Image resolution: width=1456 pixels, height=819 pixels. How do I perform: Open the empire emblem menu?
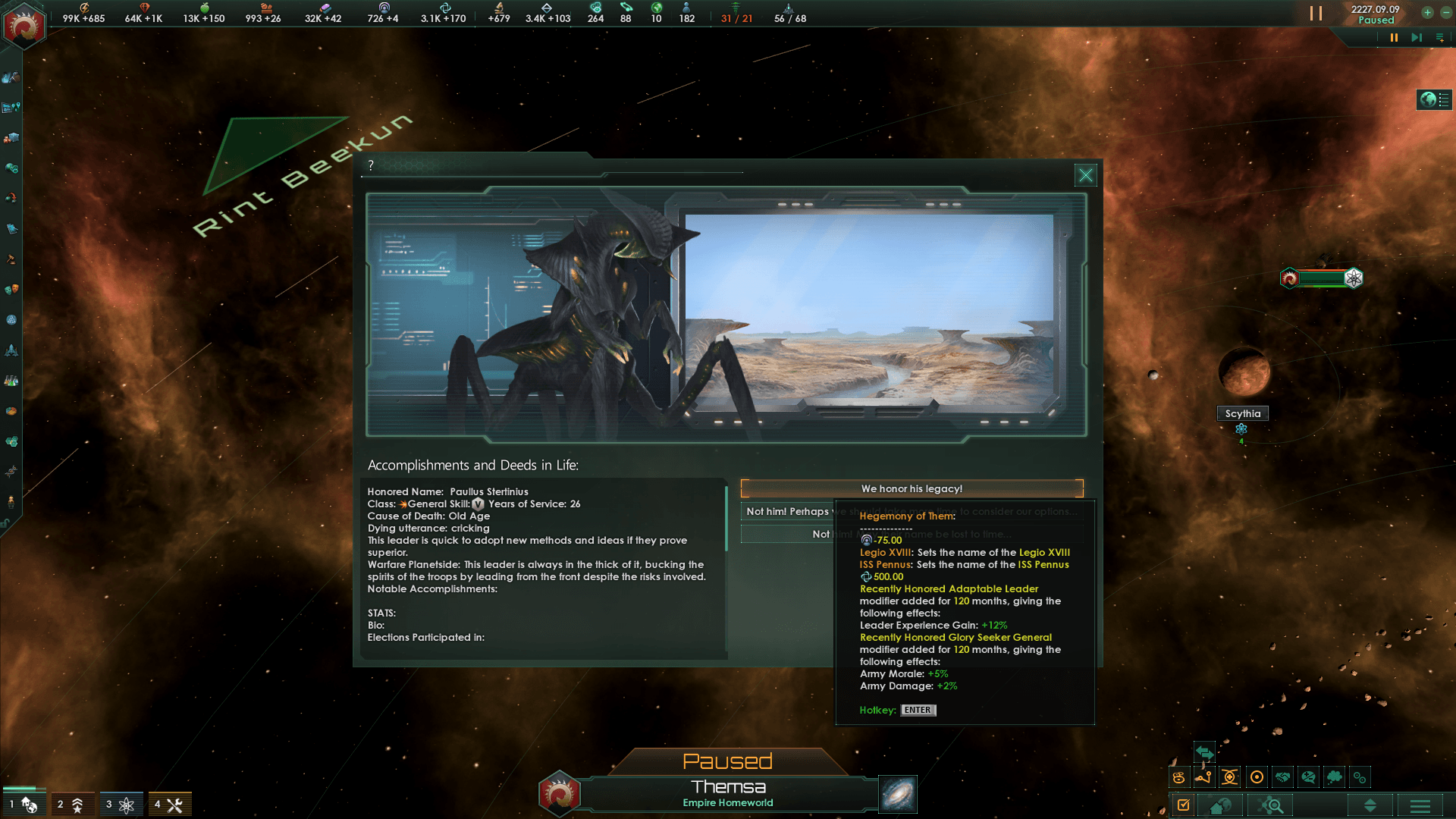click(x=24, y=27)
